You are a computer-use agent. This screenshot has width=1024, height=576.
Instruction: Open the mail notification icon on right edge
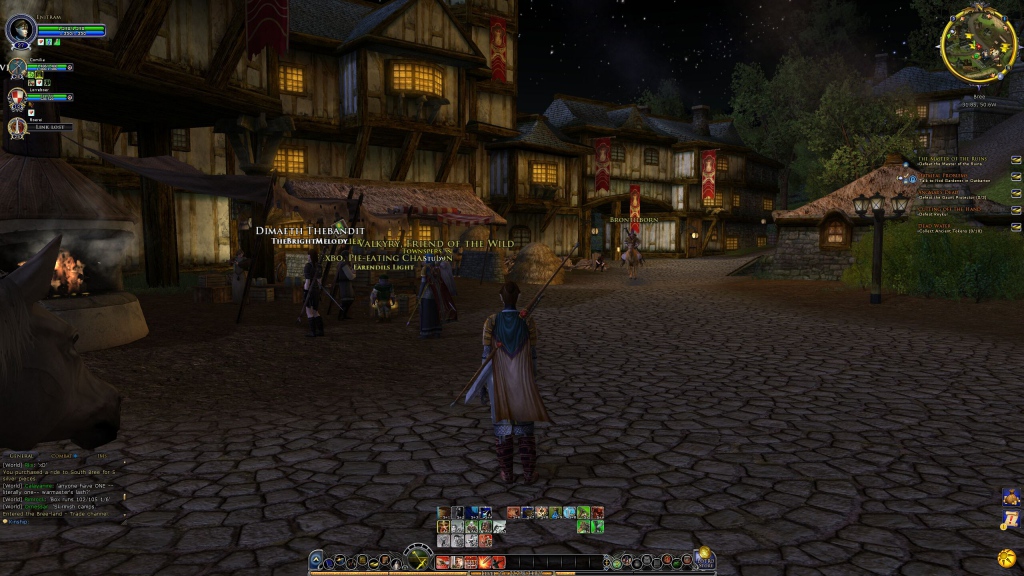click(x=1009, y=519)
